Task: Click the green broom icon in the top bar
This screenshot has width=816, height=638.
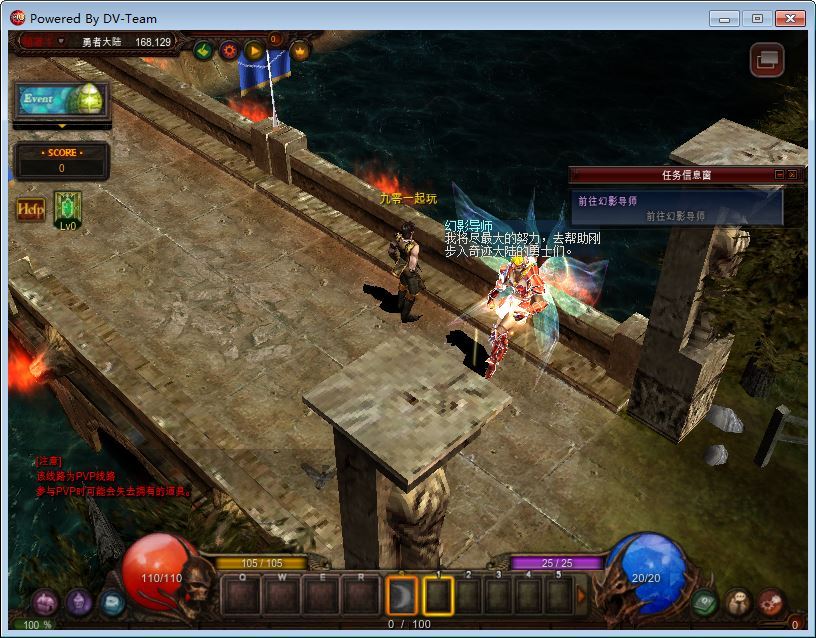Action: 203,50
